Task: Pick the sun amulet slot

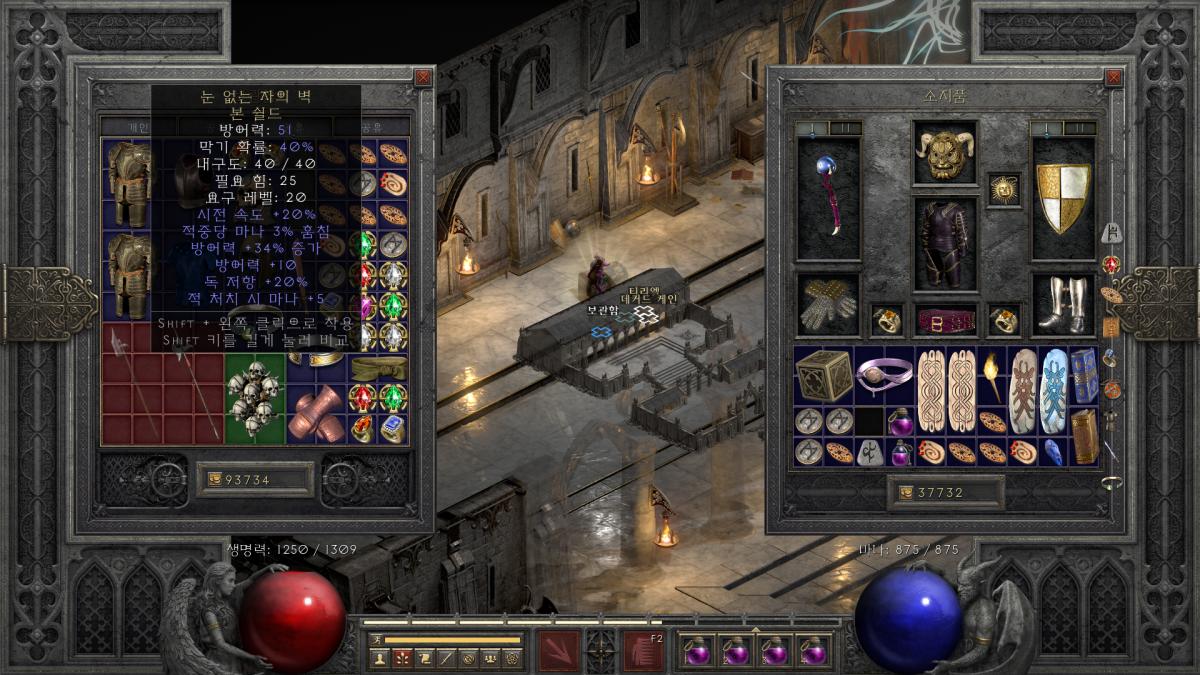Action: coord(1004,189)
